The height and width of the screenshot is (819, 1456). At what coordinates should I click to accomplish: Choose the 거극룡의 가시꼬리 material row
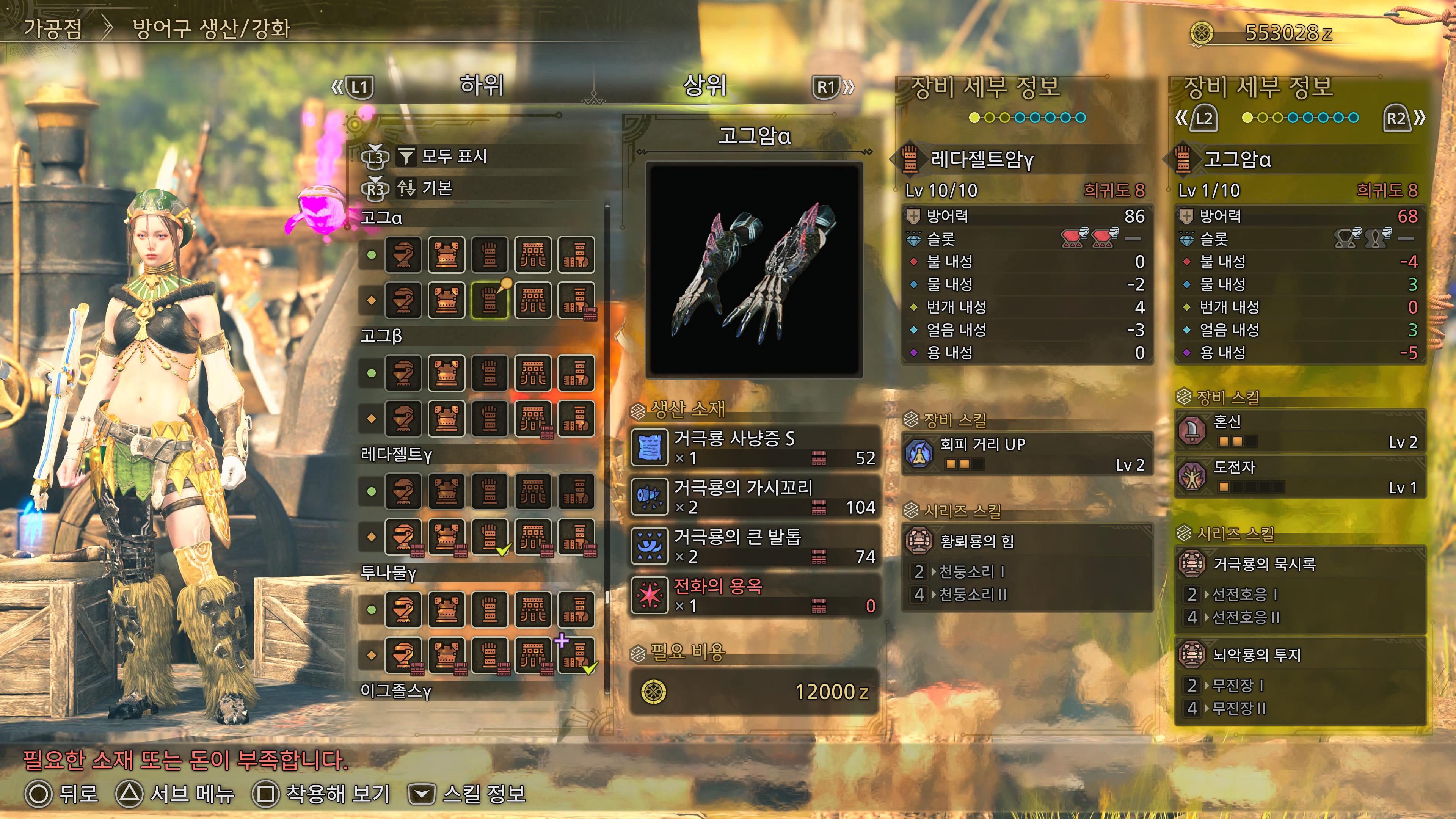click(755, 496)
